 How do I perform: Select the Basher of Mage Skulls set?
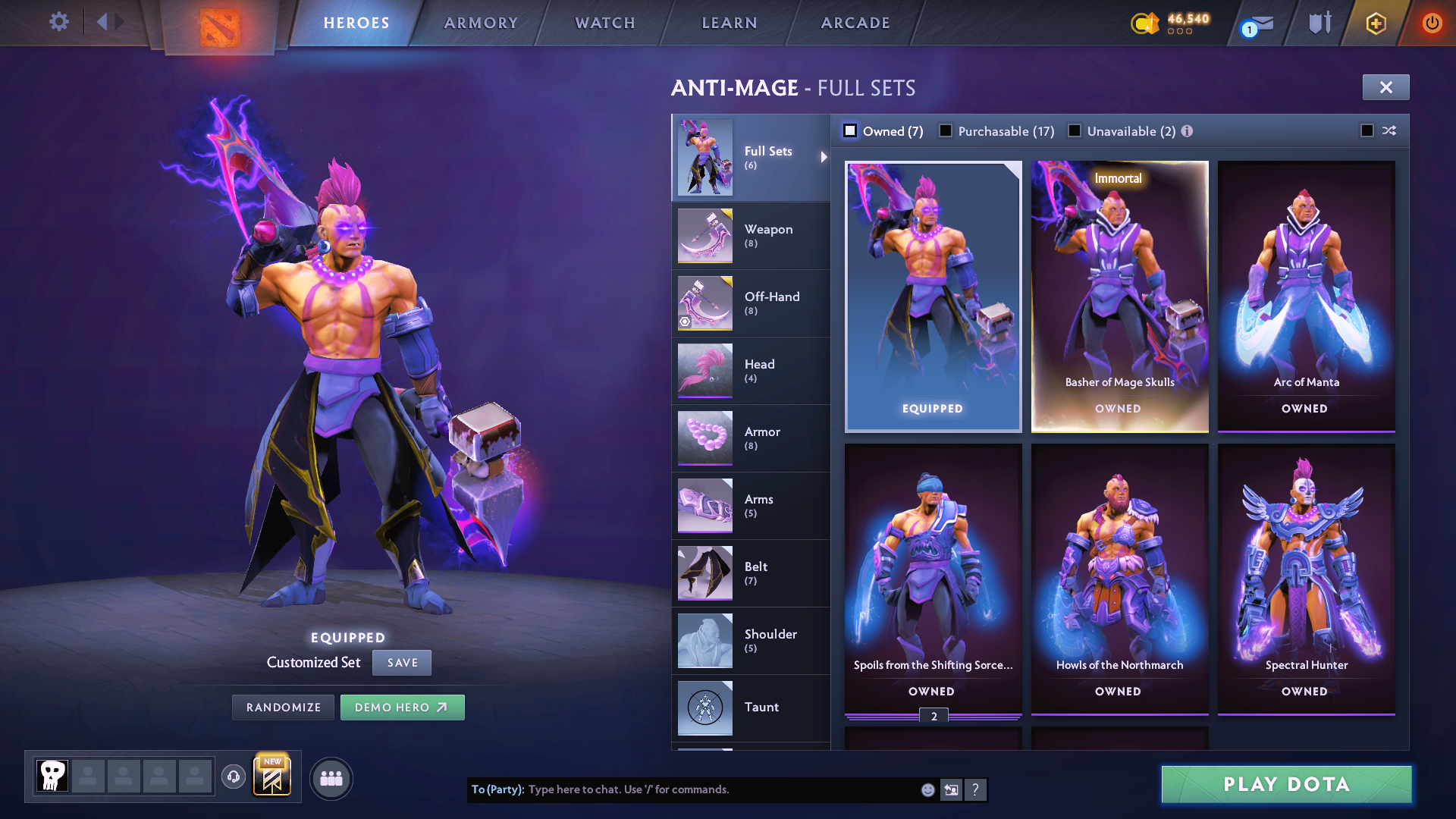click(1120, 296)
